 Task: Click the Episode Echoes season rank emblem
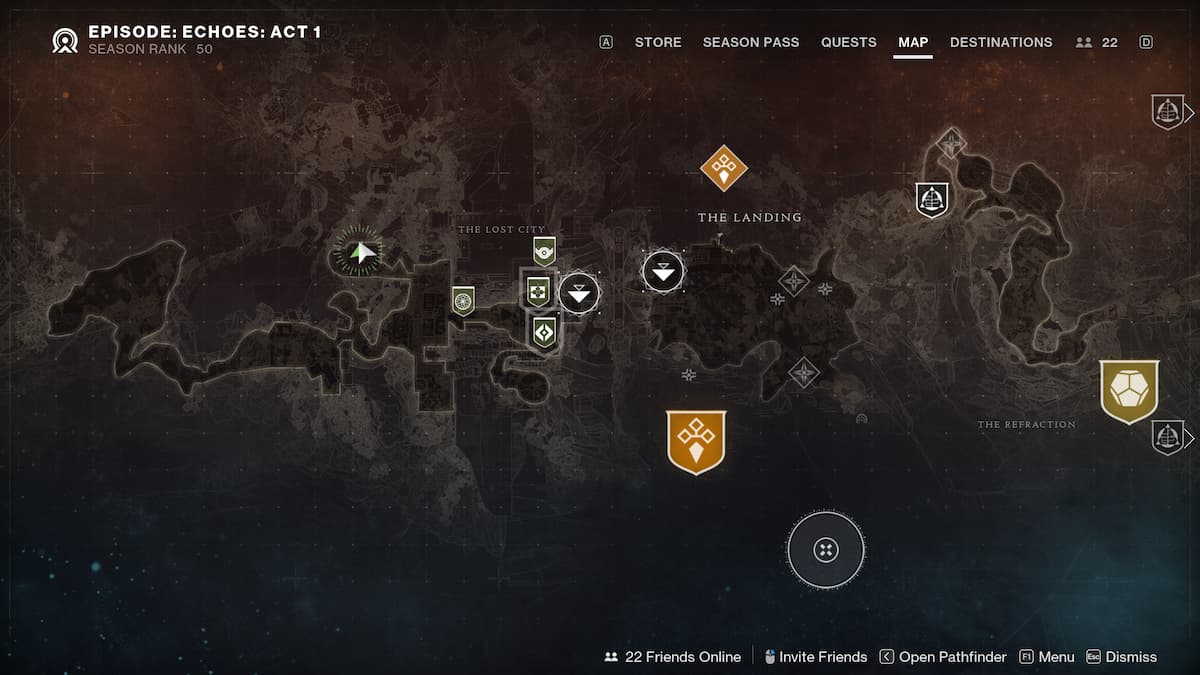[66, 40]
